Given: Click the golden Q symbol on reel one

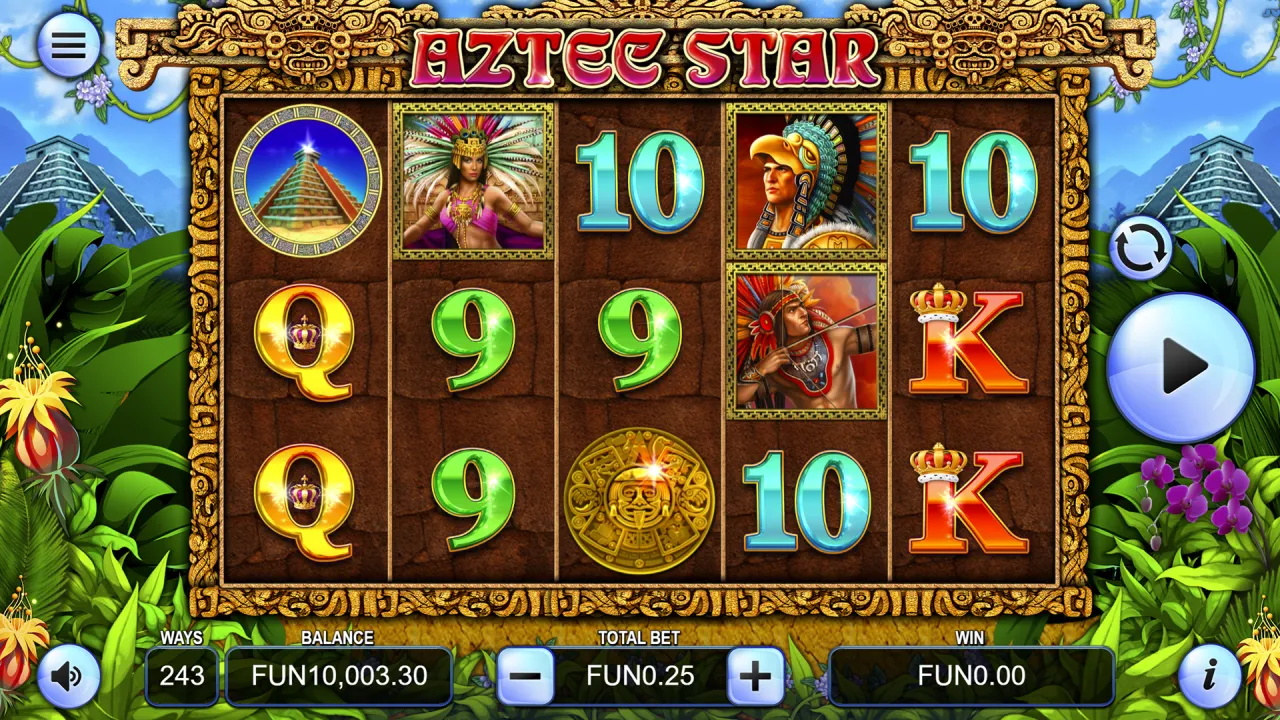Looking at the screenshot, I should point(305,343).
